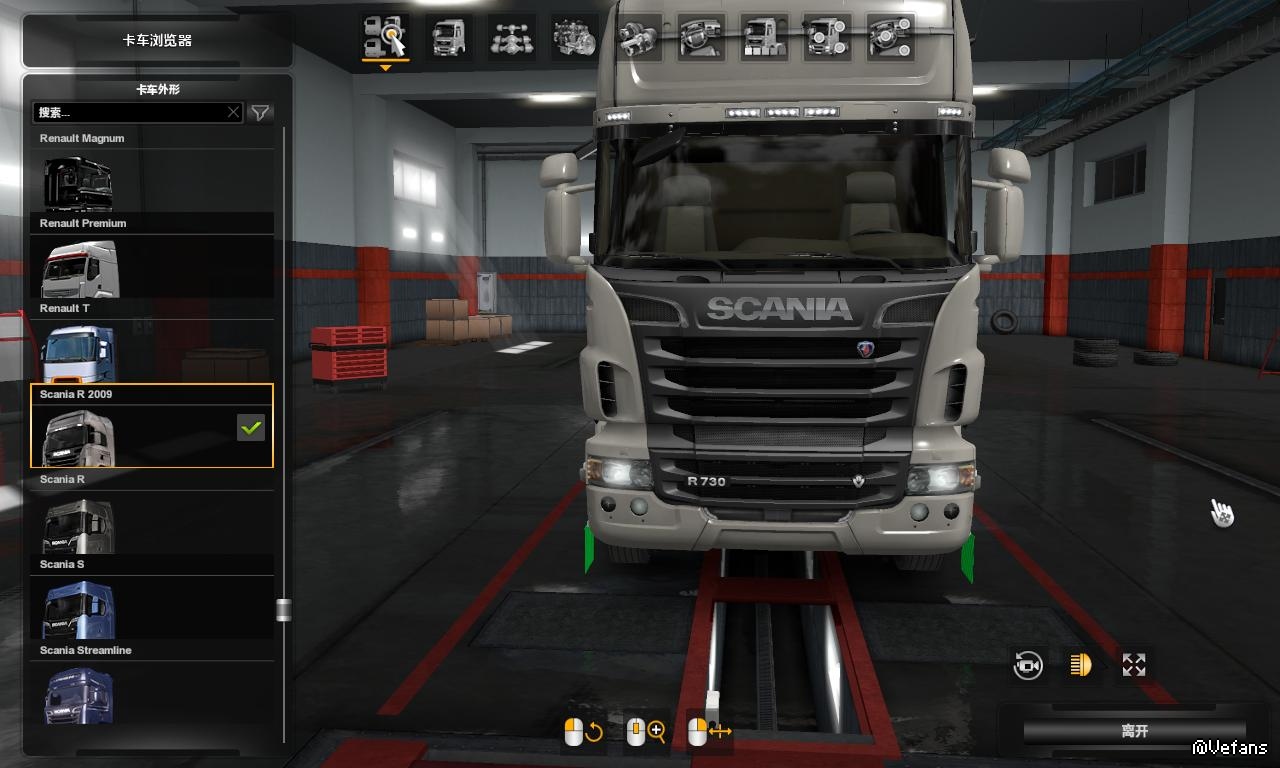The height and width of the screenshot is (768, 1280).
Task: Switch to the engine tab
Action: 575,38
